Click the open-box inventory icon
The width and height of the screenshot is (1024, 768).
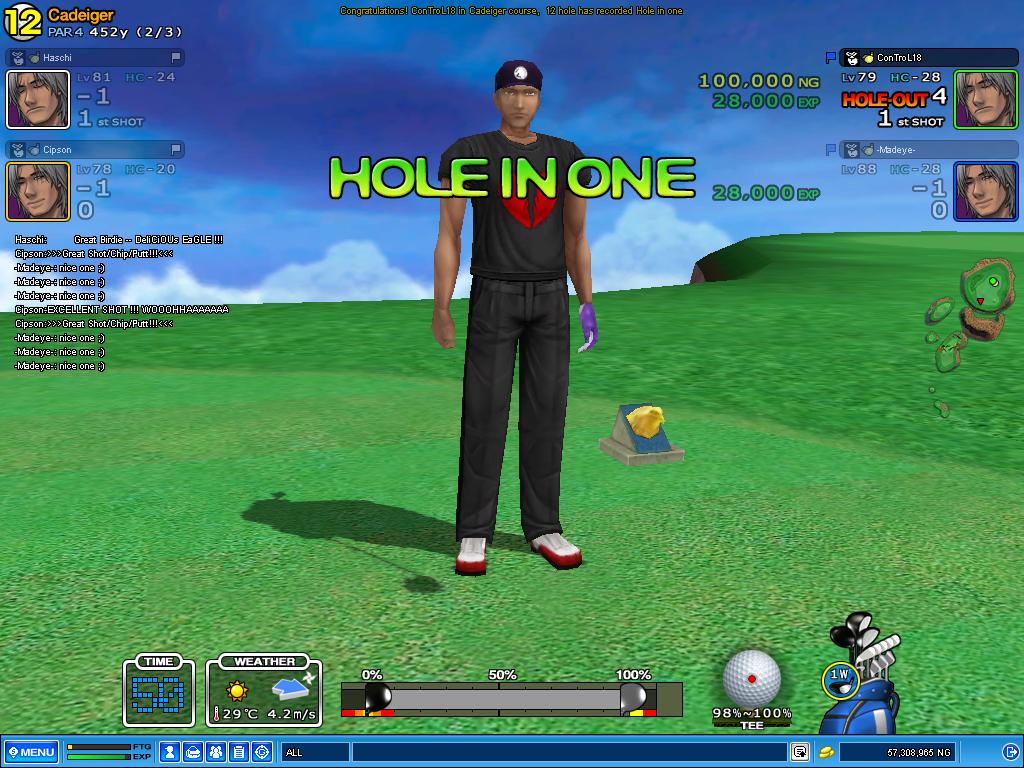[194, 752]
